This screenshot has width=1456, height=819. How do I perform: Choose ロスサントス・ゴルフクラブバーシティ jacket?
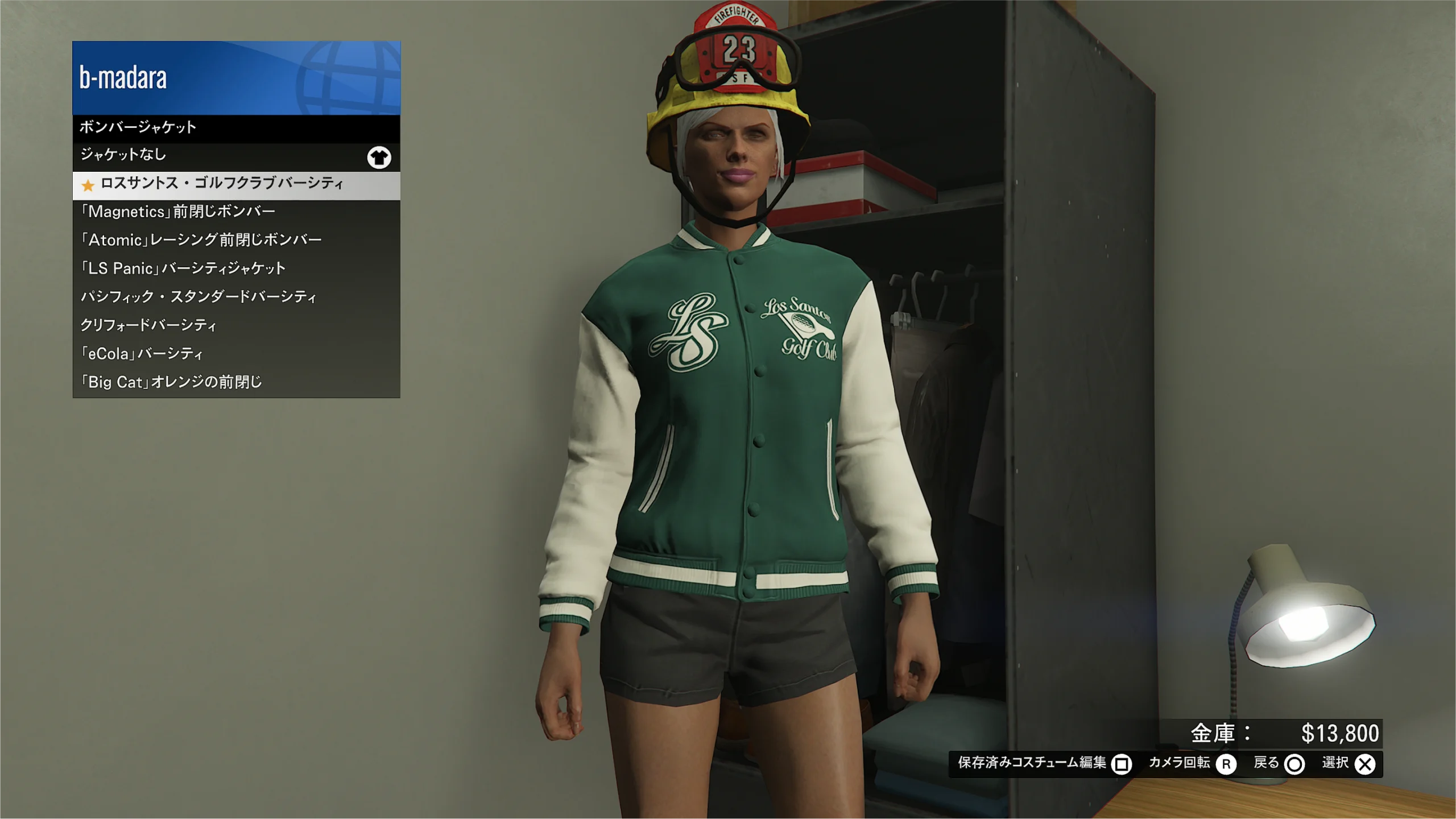[236, 184]
